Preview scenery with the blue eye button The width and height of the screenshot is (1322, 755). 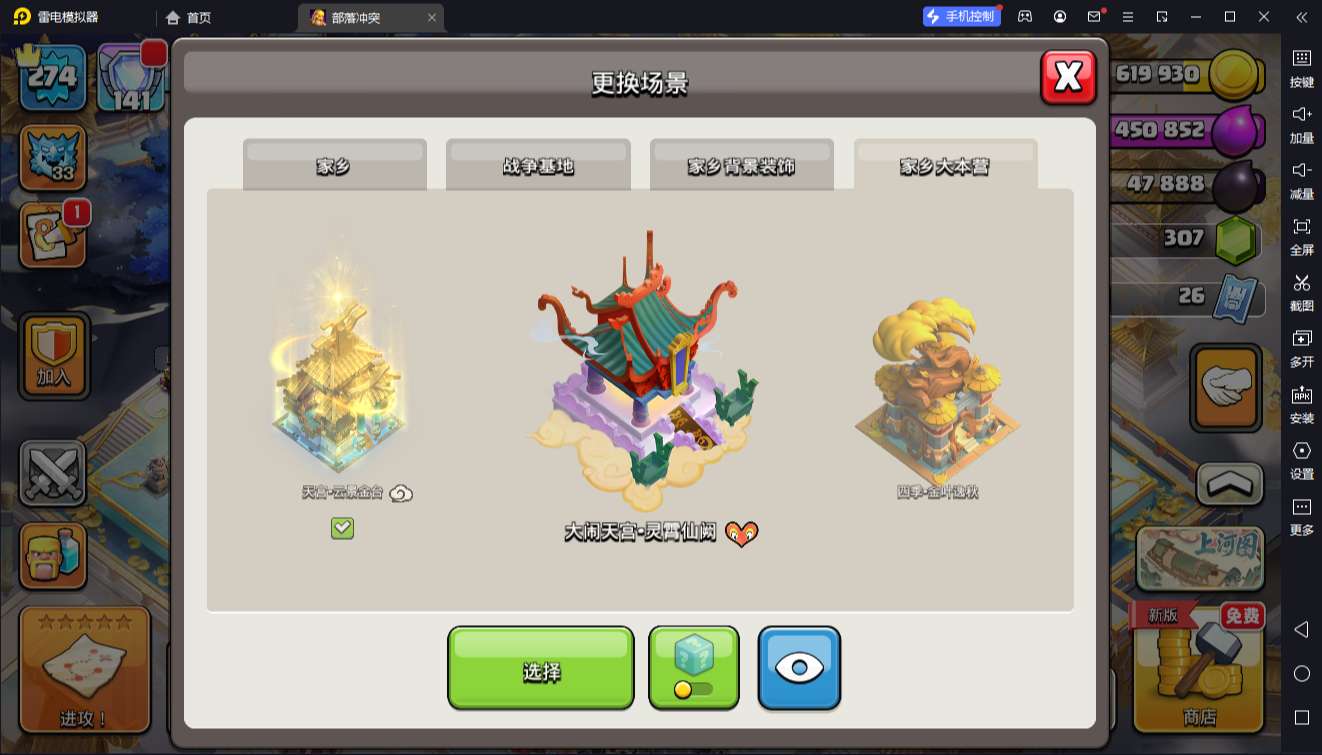(799, 668)
